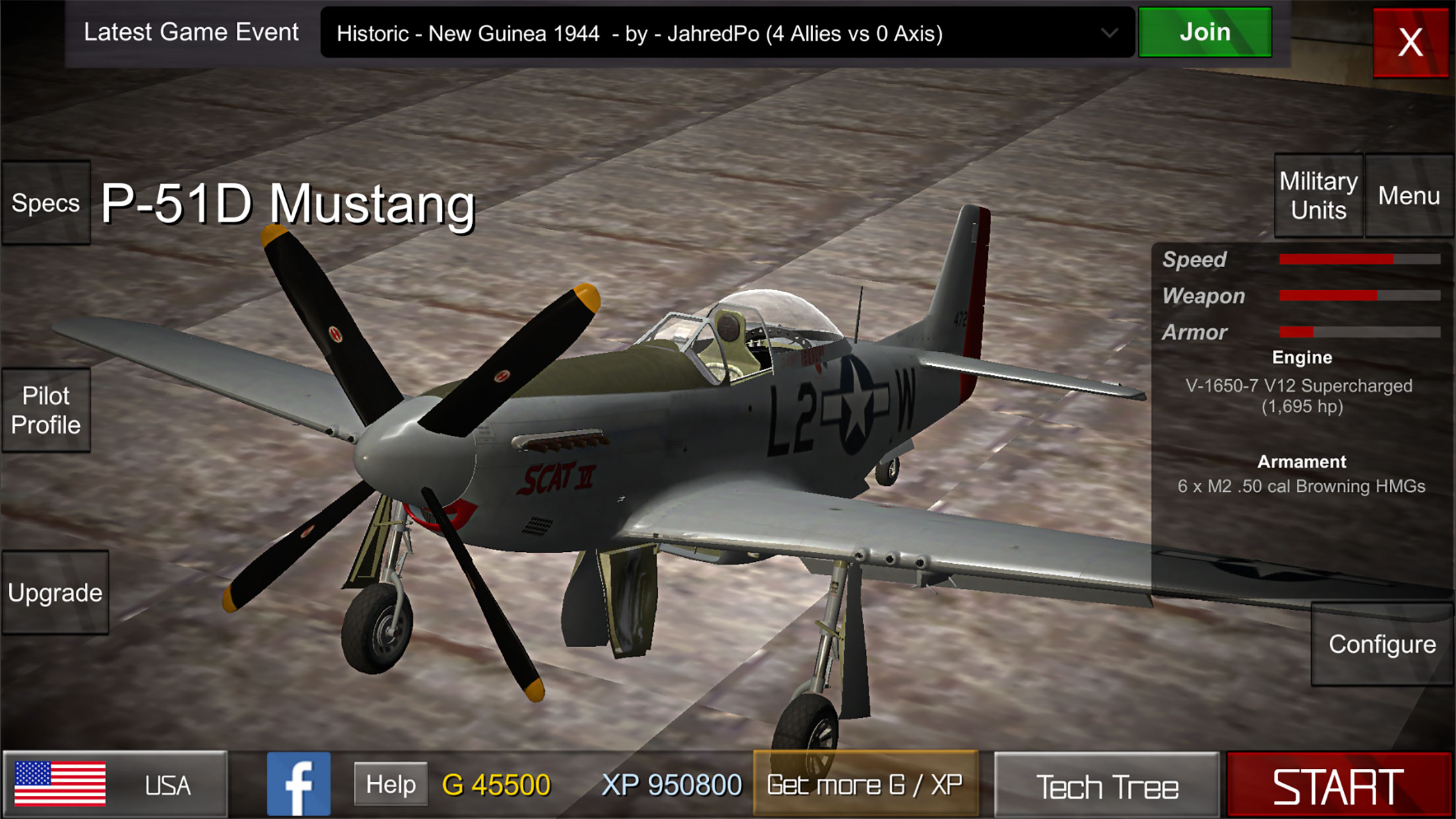Image resolution: width=1456 pixels, height=819 pixels.
Task: Close the hangar with the red X
Action: [x=1410, y=42]
